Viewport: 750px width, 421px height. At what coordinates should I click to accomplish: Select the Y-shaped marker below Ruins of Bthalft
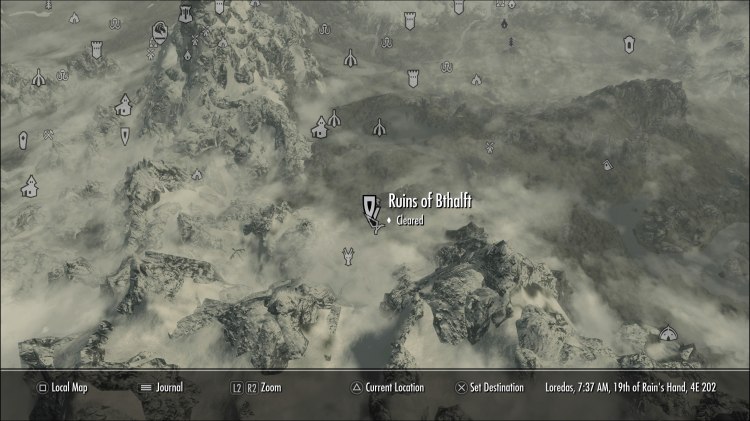click(x=347, y=258)
